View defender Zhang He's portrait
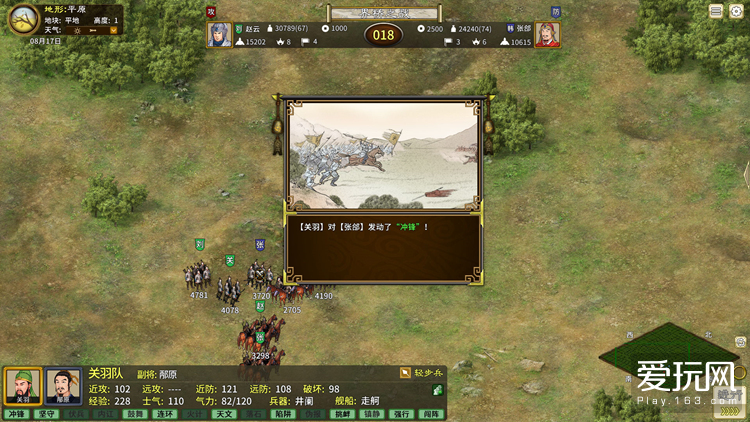Screen dimensions: 750x422 click(547, 35)
